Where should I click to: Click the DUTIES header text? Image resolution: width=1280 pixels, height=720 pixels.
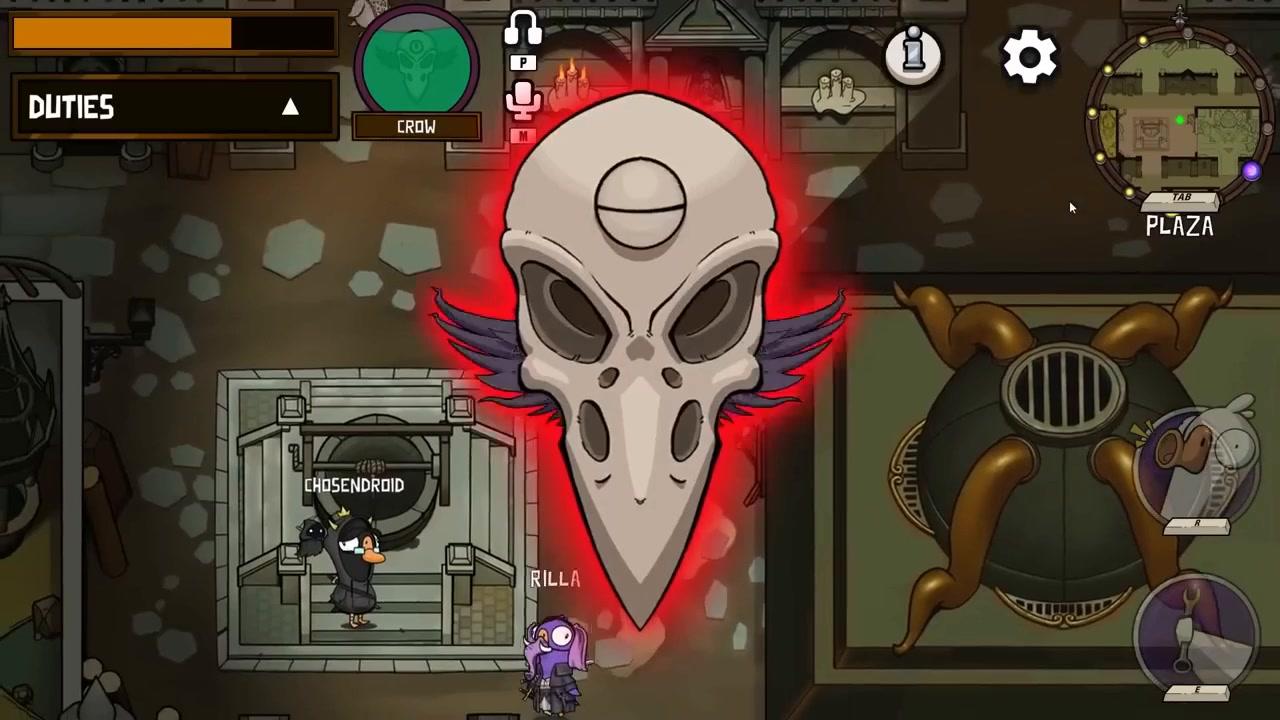[70, 107]
